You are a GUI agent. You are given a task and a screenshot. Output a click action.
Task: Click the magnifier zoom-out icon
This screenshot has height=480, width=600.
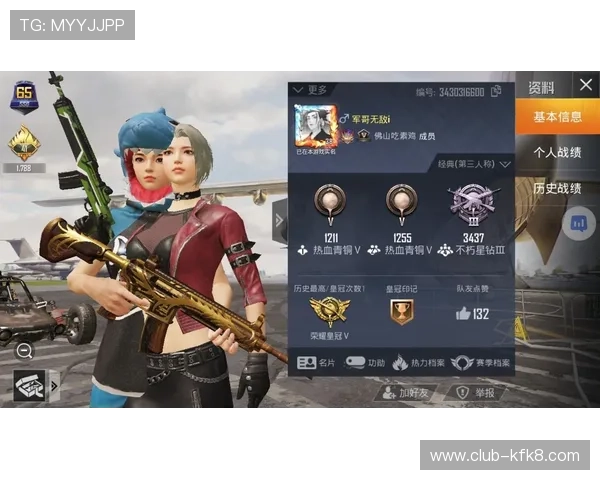(x=24, y=350)
